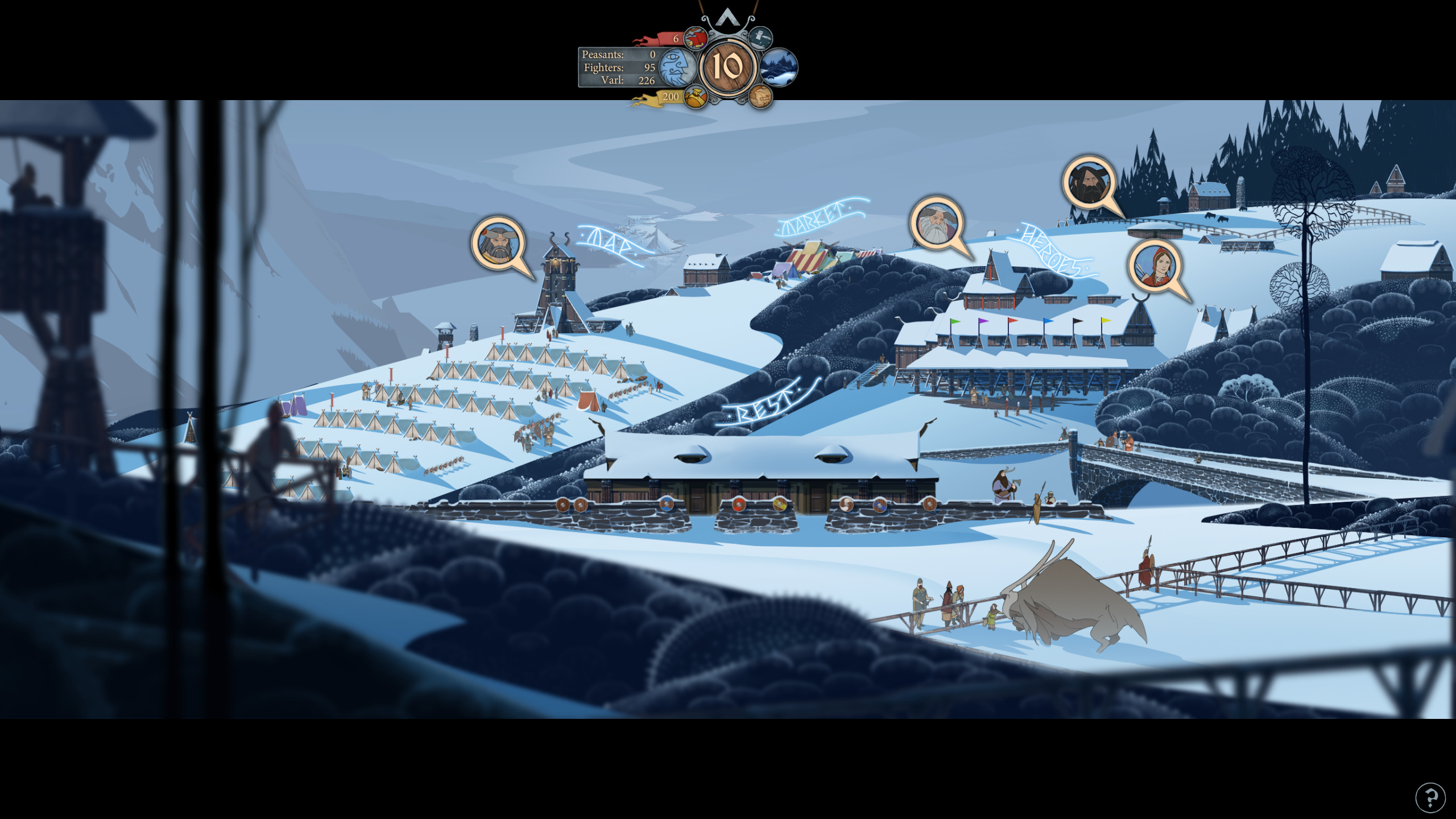Click the red clan banner icon
Image resolution: width=1456 pixels, height=819 pixels.
point(694,38)
